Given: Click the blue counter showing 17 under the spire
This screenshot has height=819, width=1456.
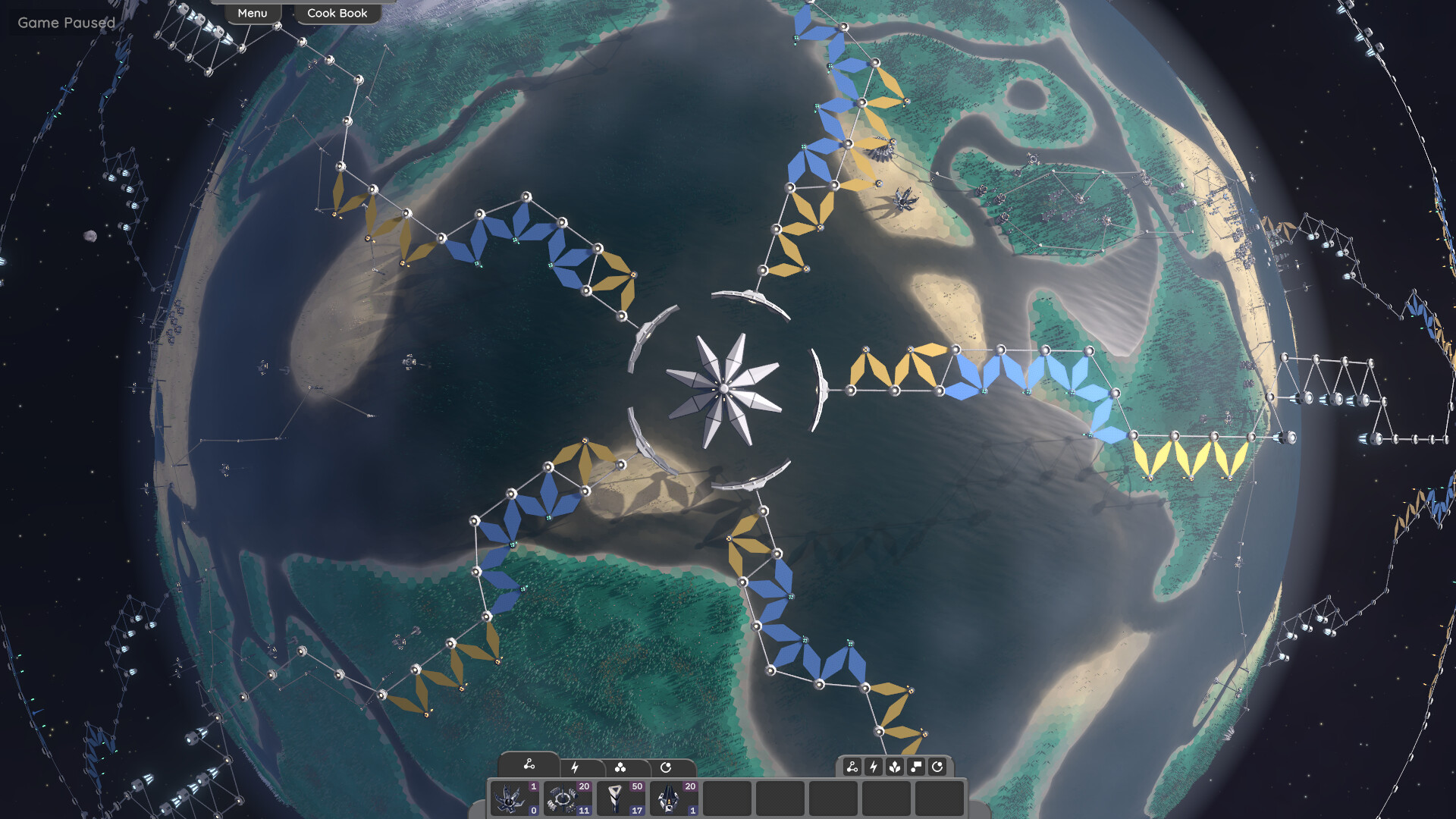Looking at the screenshot, I should click(x=635, y=811).
